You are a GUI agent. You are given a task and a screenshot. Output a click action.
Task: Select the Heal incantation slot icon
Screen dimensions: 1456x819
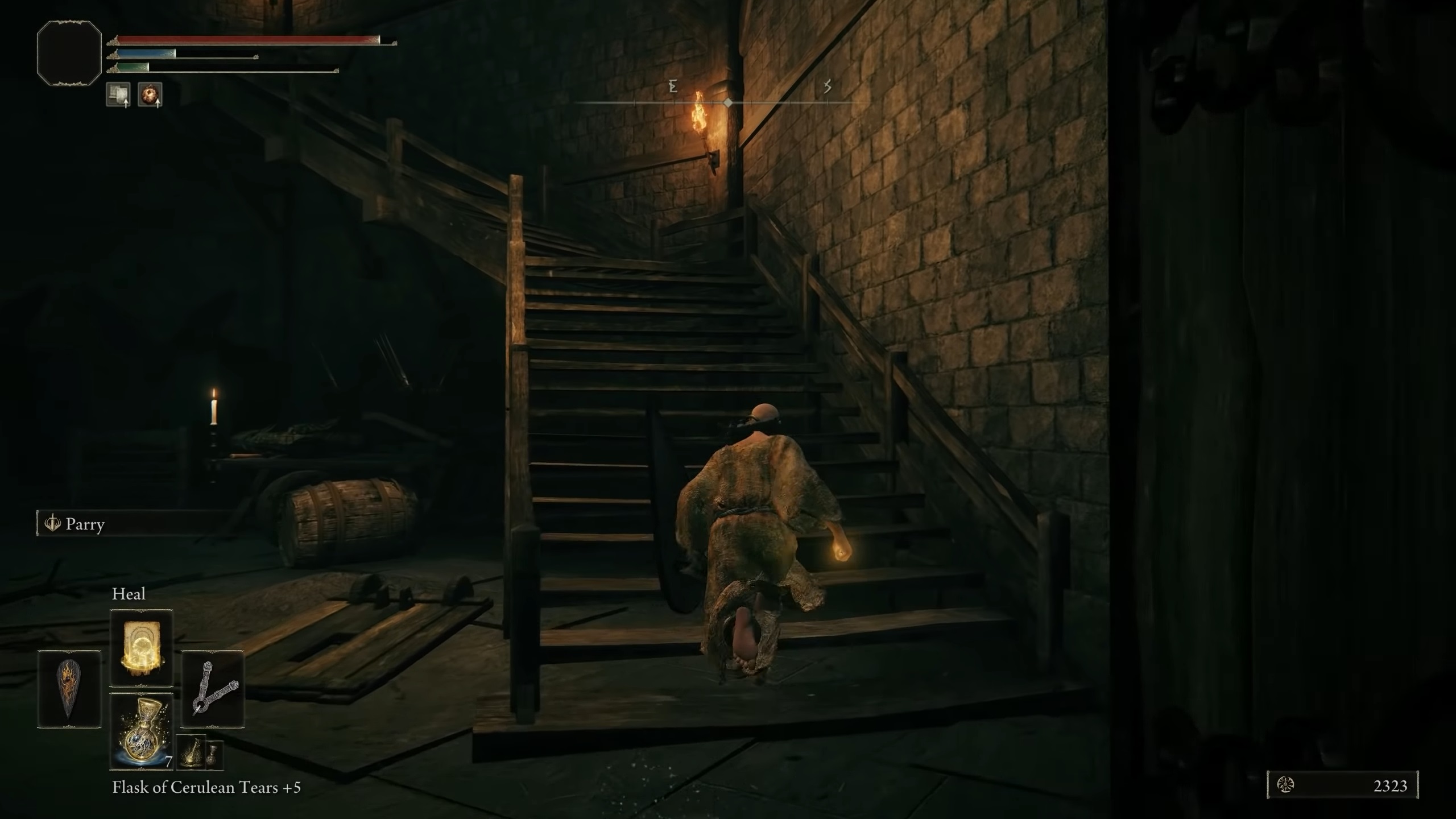click(x=141, y=647)
